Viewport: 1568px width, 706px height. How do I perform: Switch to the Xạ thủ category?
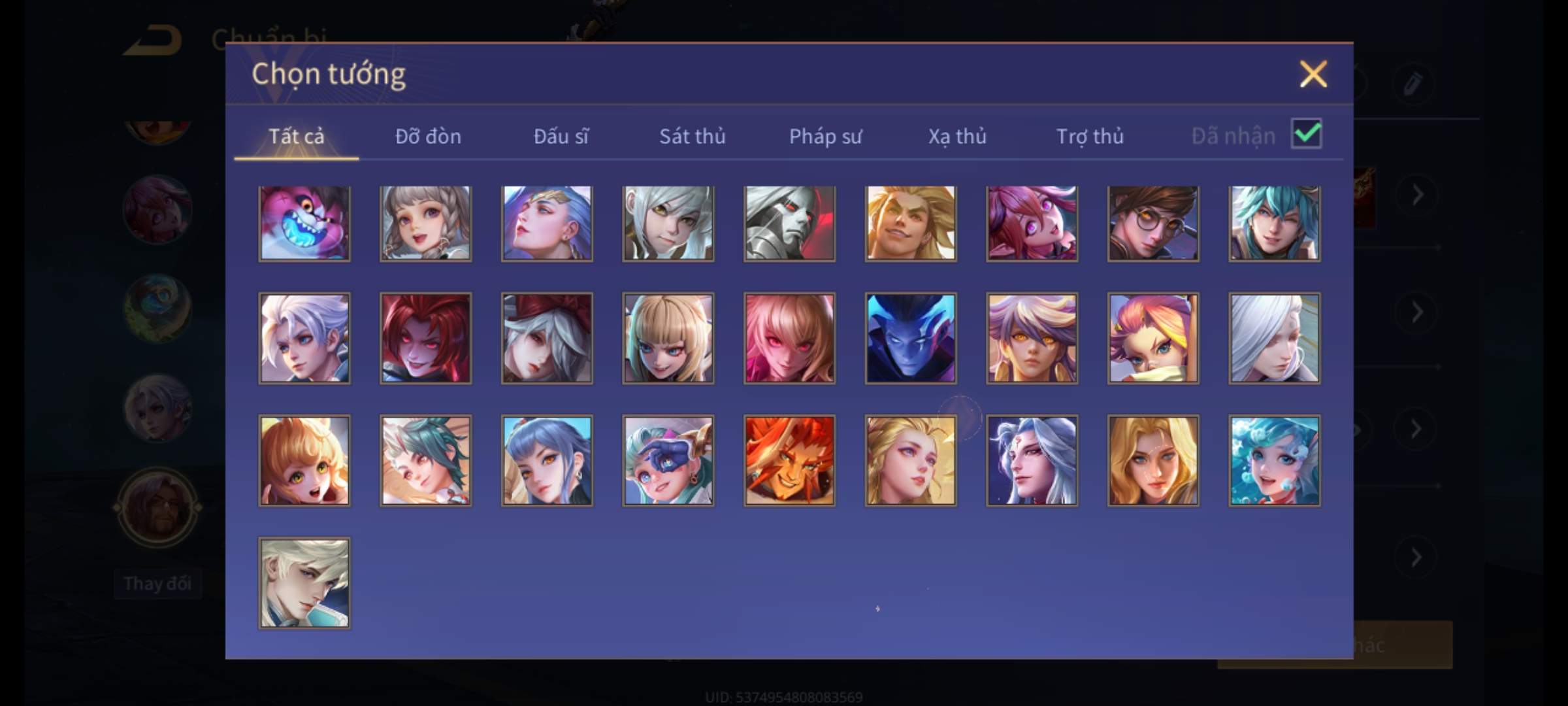point(957,136)
